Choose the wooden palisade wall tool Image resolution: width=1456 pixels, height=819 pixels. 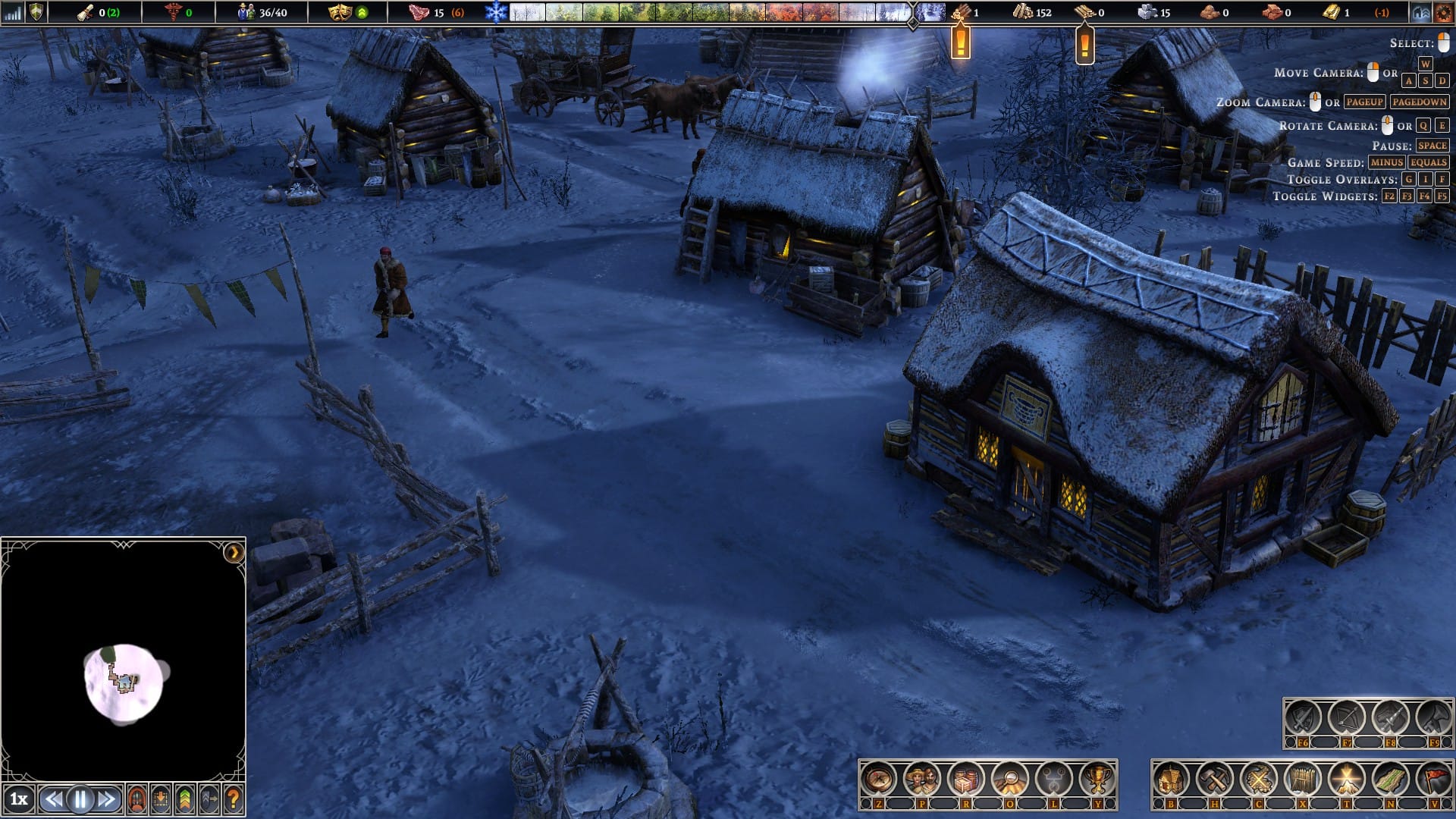1303,779
